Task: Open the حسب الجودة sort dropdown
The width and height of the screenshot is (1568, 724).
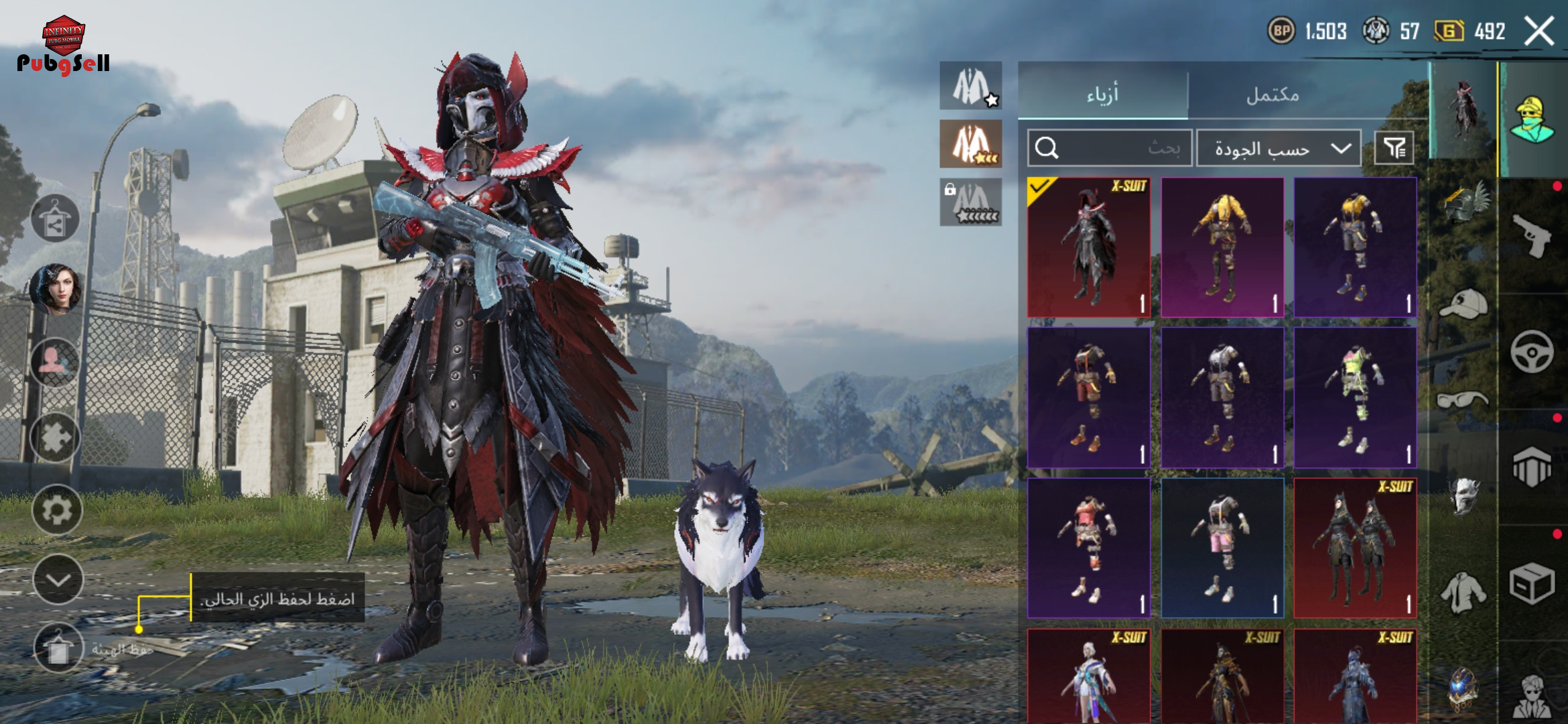Action: (x=1279, y=148)
